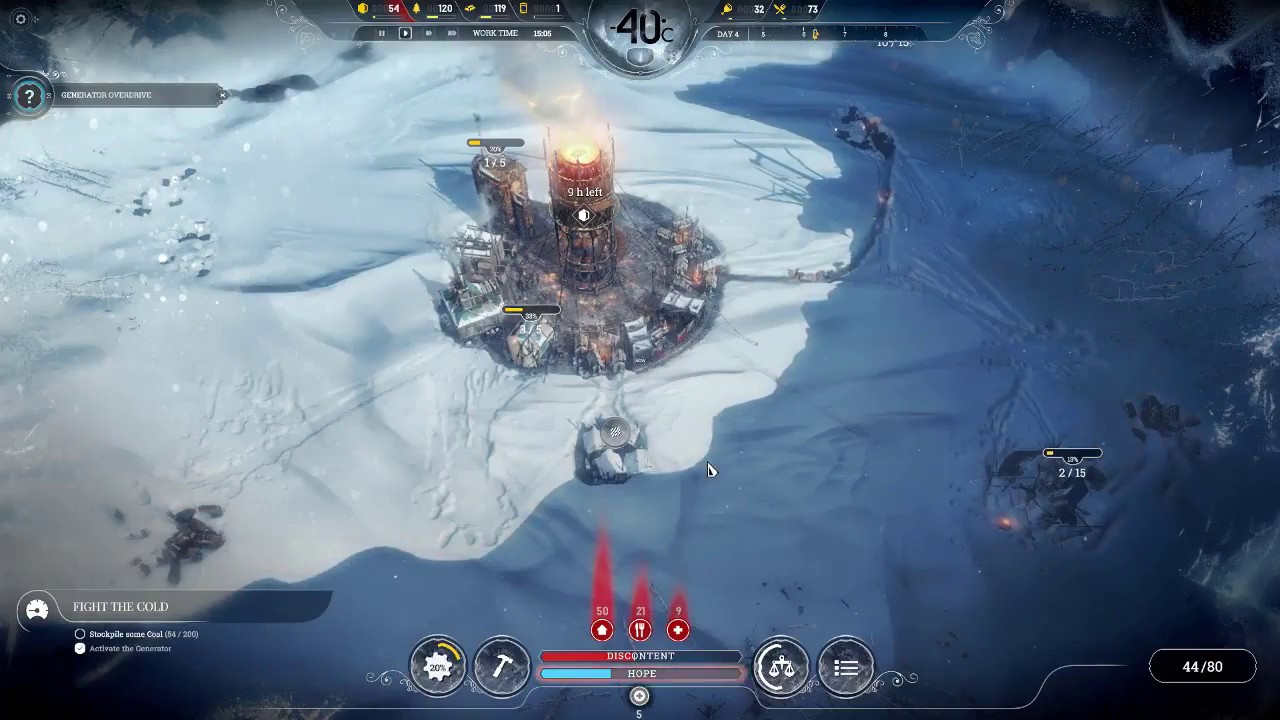Check the Stockpile some Coal objective
The height and width of the screenshot is (720, 1280).
point(80,634)
